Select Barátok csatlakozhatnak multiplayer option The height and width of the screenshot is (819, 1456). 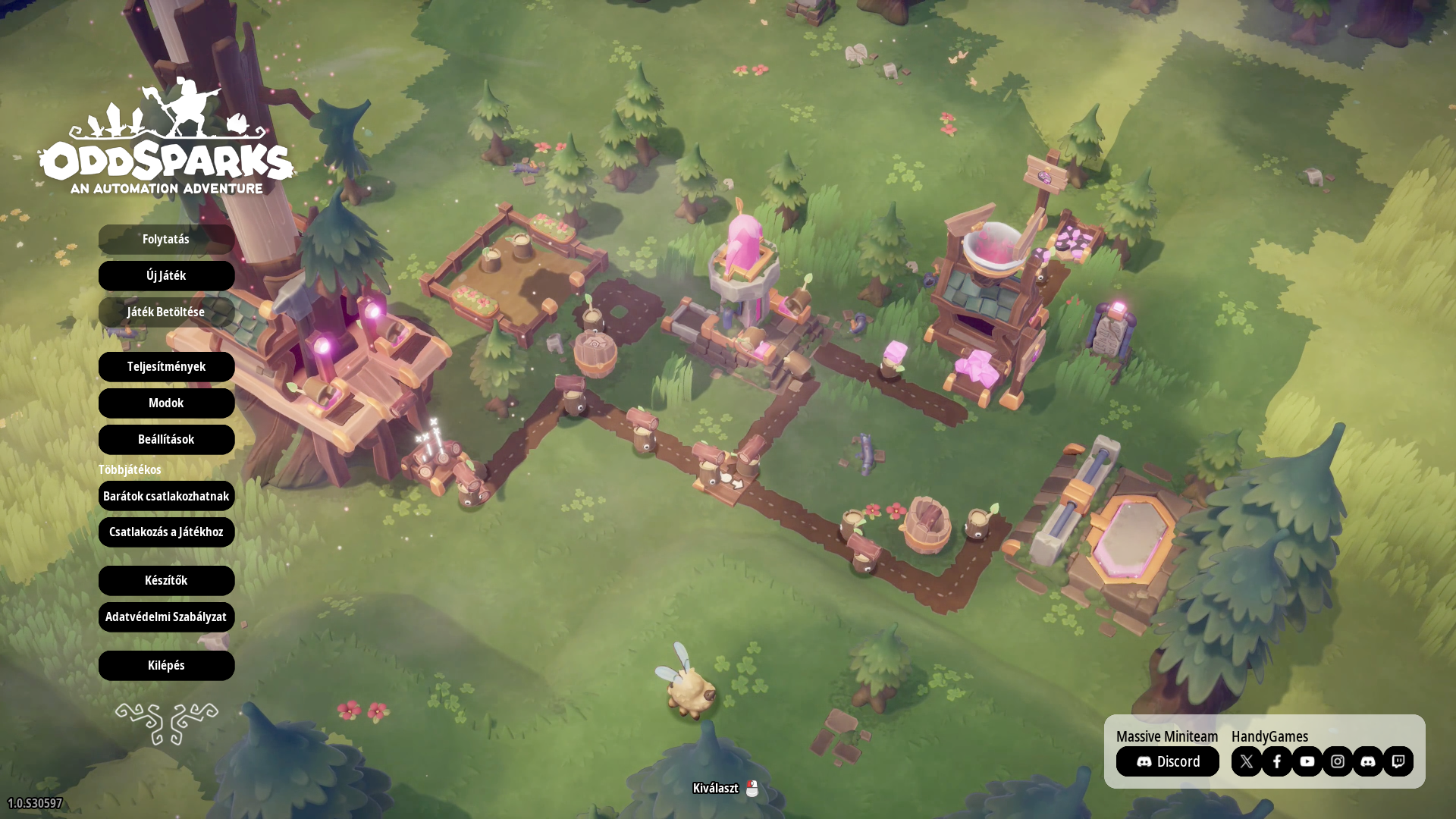point(166,496)
